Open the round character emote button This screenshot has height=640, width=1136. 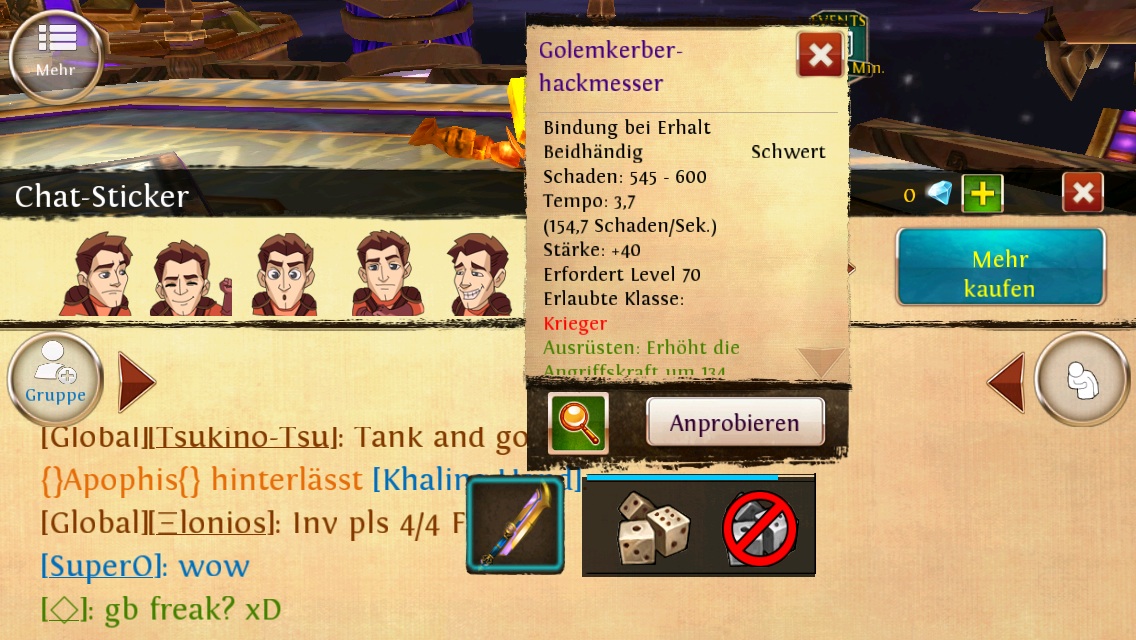1081,380
